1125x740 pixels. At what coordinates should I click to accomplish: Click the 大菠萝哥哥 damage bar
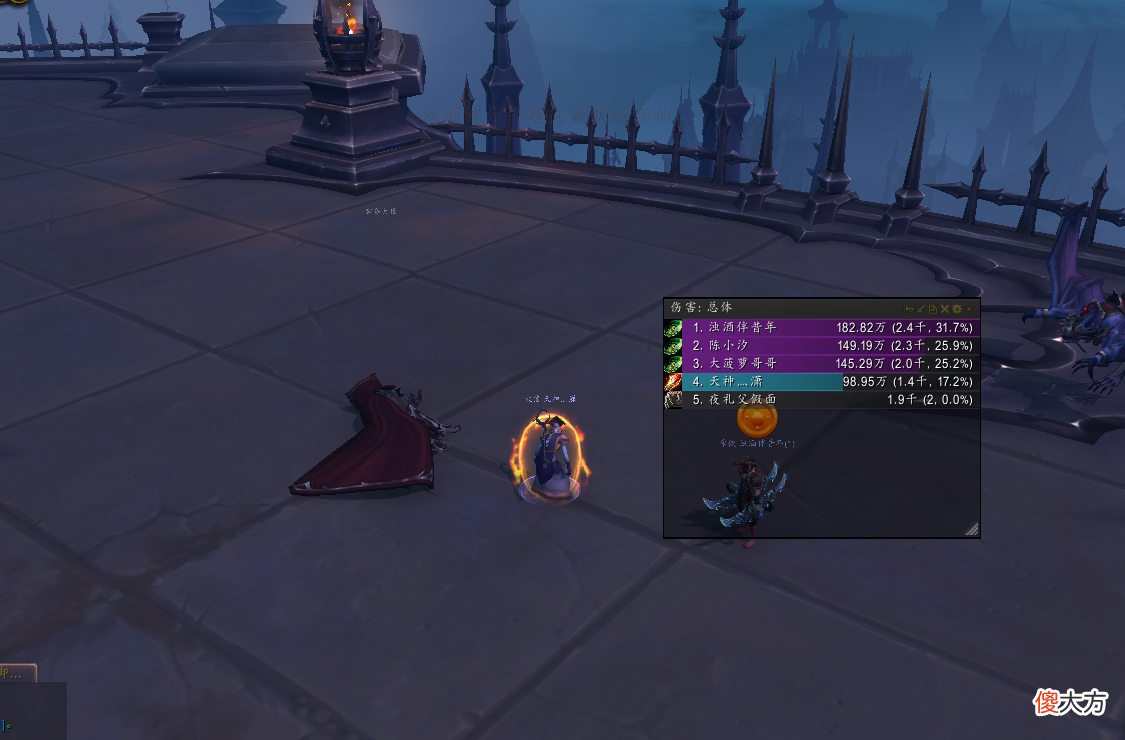click(x=820, y=363)
